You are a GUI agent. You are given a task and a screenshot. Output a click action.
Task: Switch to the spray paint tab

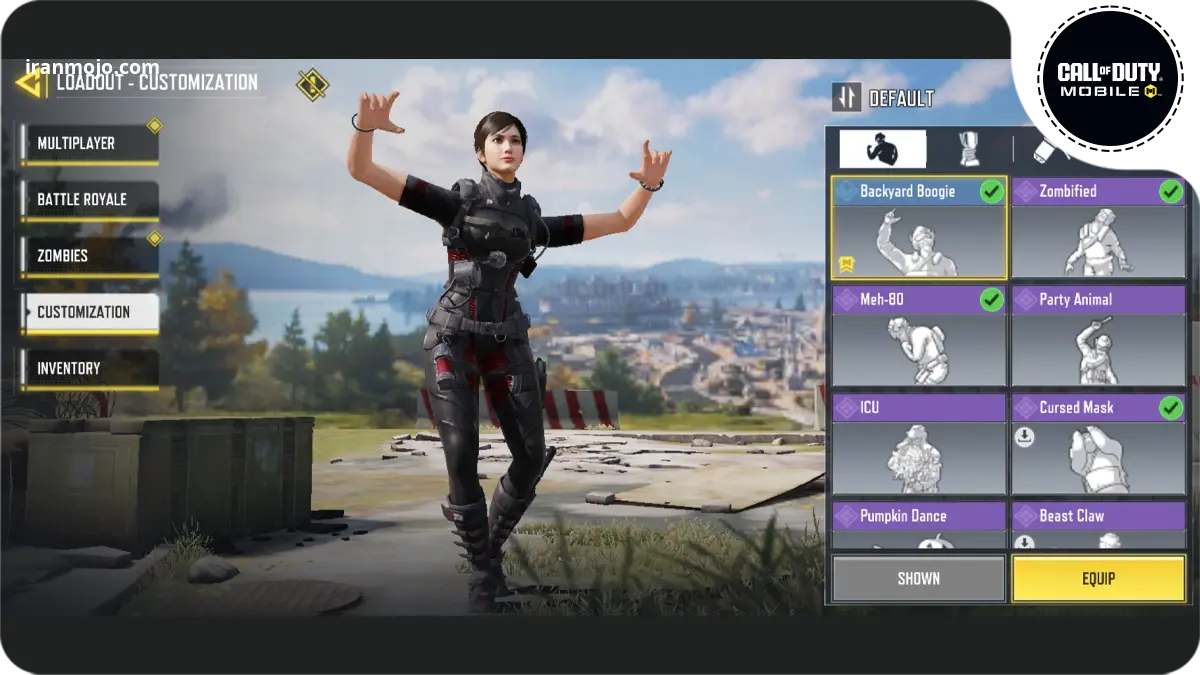(x=1050, y=149)
